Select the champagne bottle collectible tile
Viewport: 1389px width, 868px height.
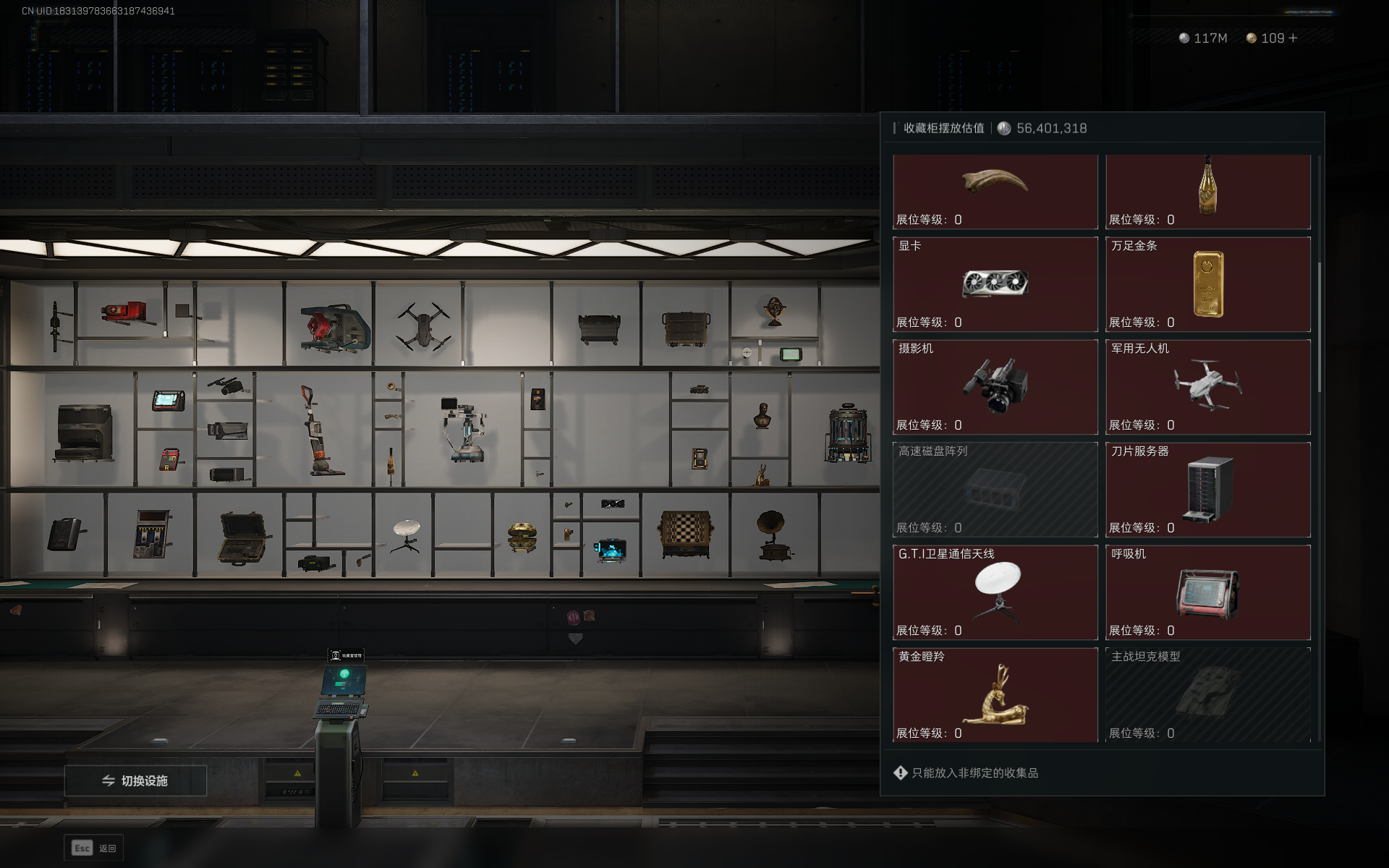tap(1208, 190)
